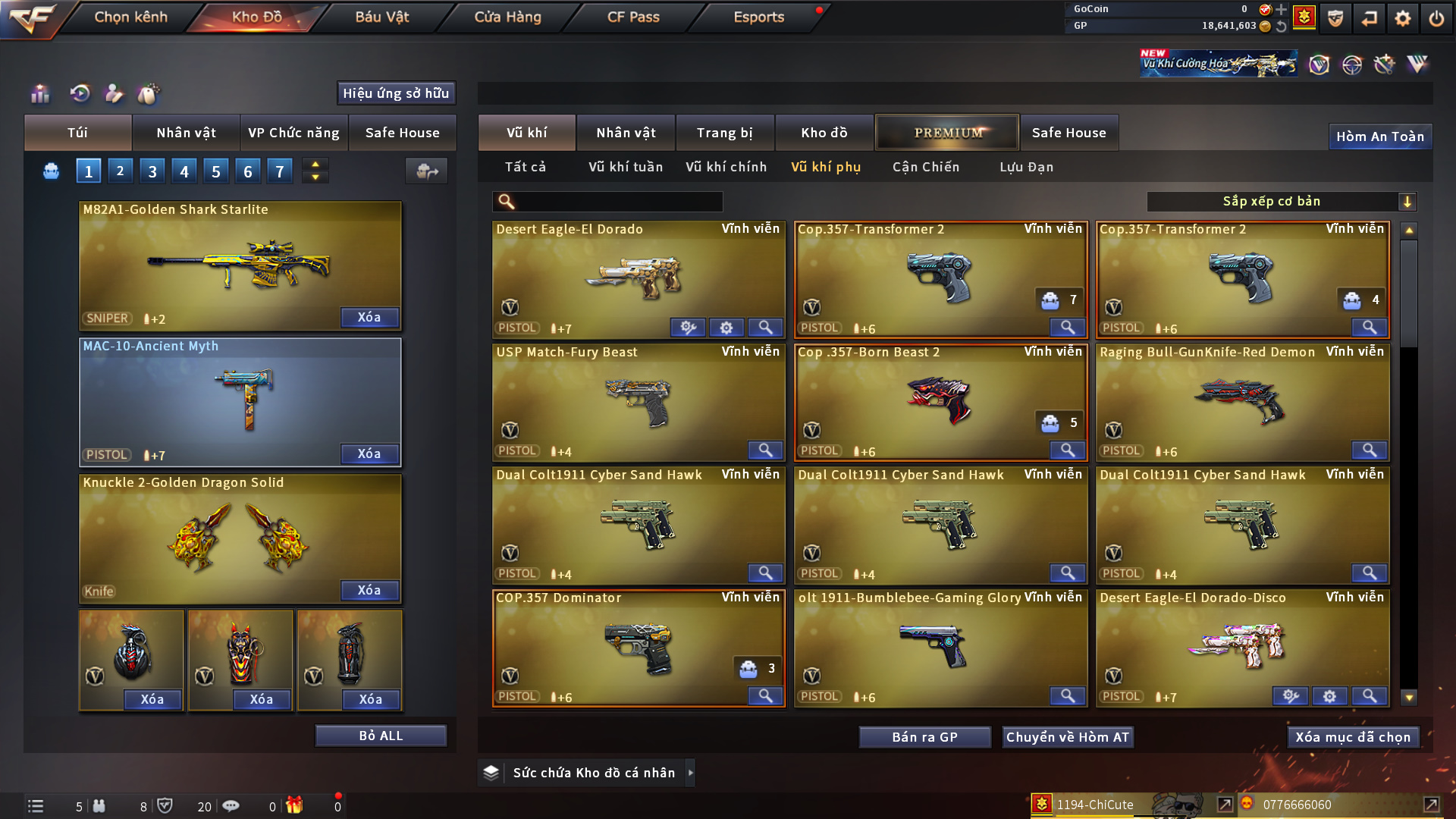Open the CF Pass menu
Screen dimensions: 1456x819
pyautogui.click(x=633, y=17)
